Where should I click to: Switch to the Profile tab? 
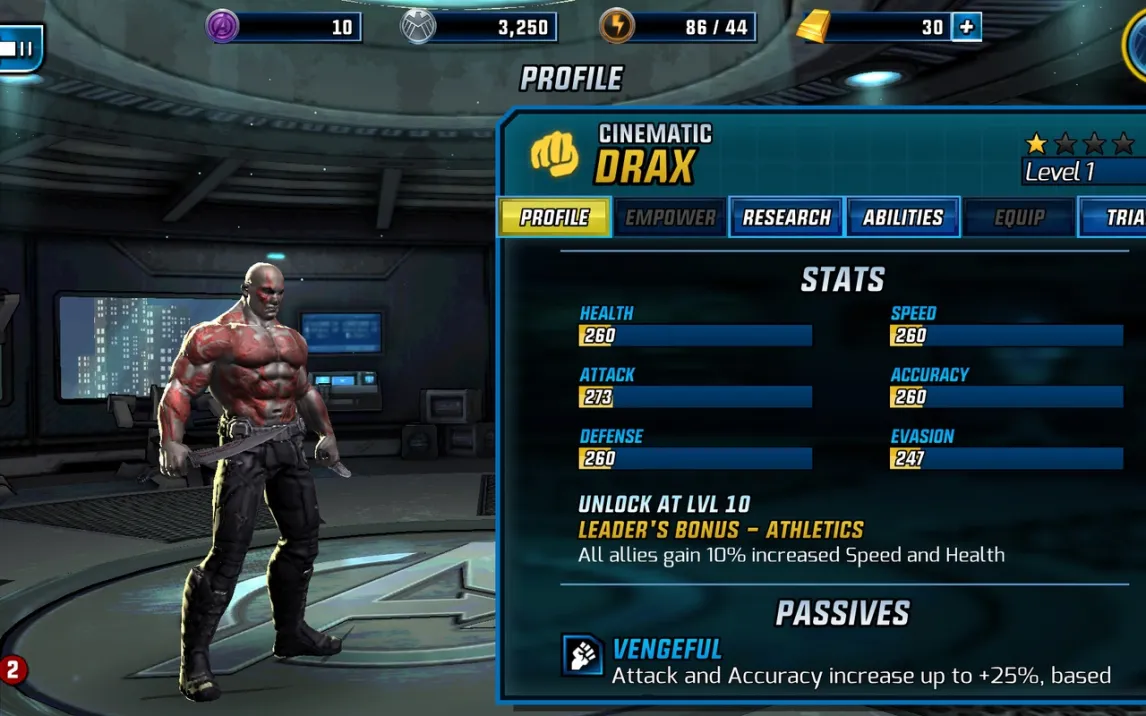(x=554, y=217)
